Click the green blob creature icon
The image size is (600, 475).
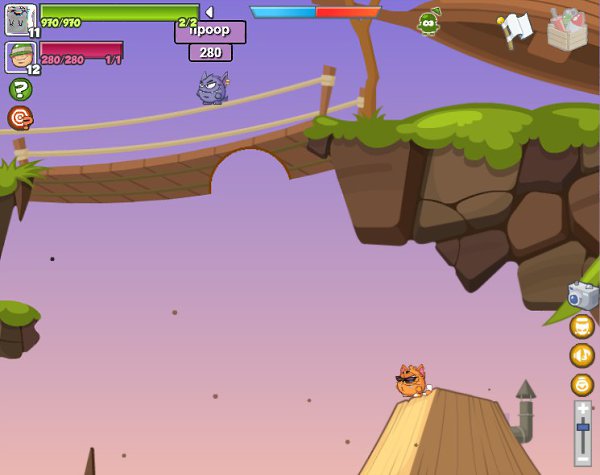429,23
